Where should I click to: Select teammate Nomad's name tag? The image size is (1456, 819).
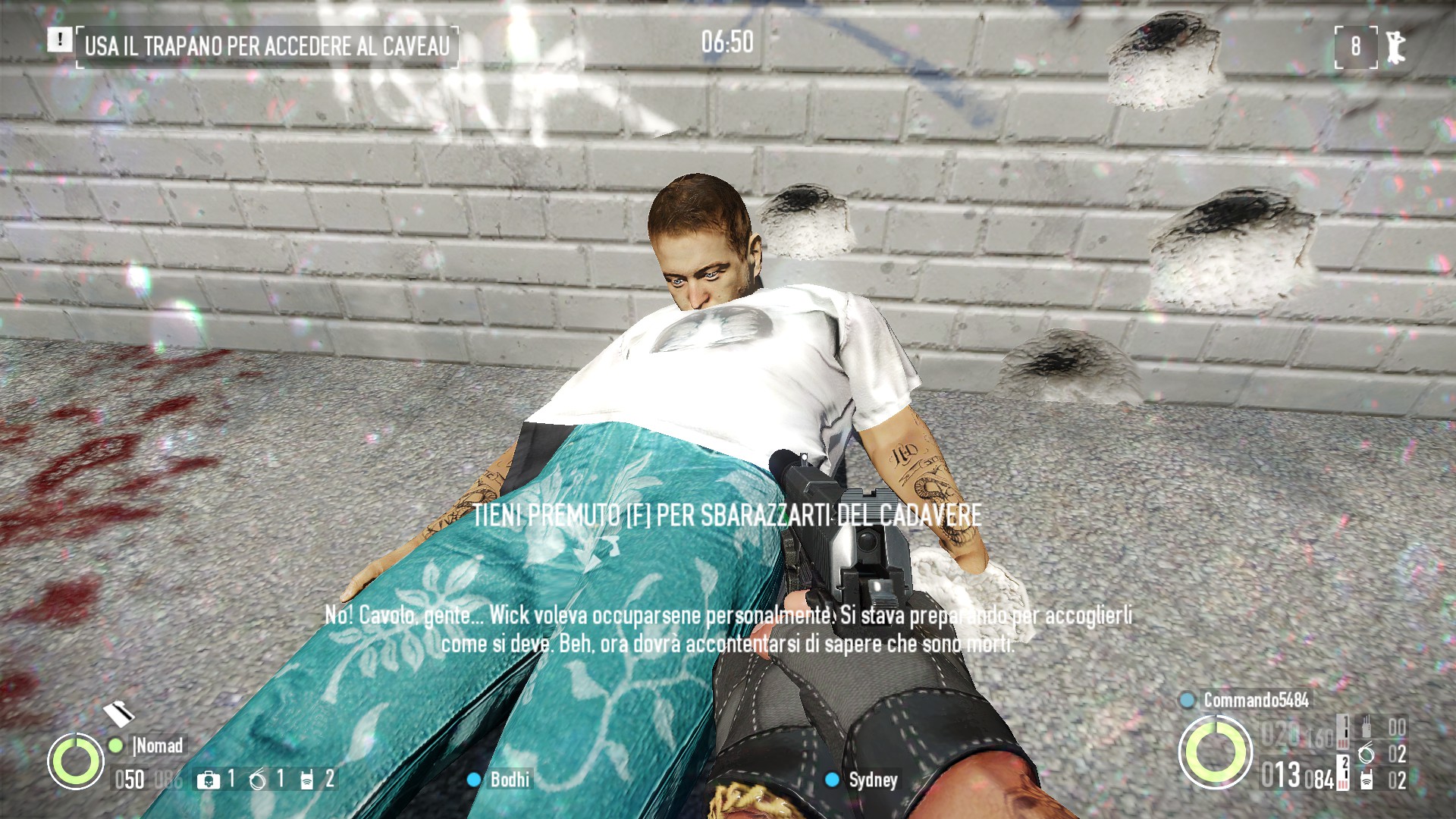[x=158, y=745]
